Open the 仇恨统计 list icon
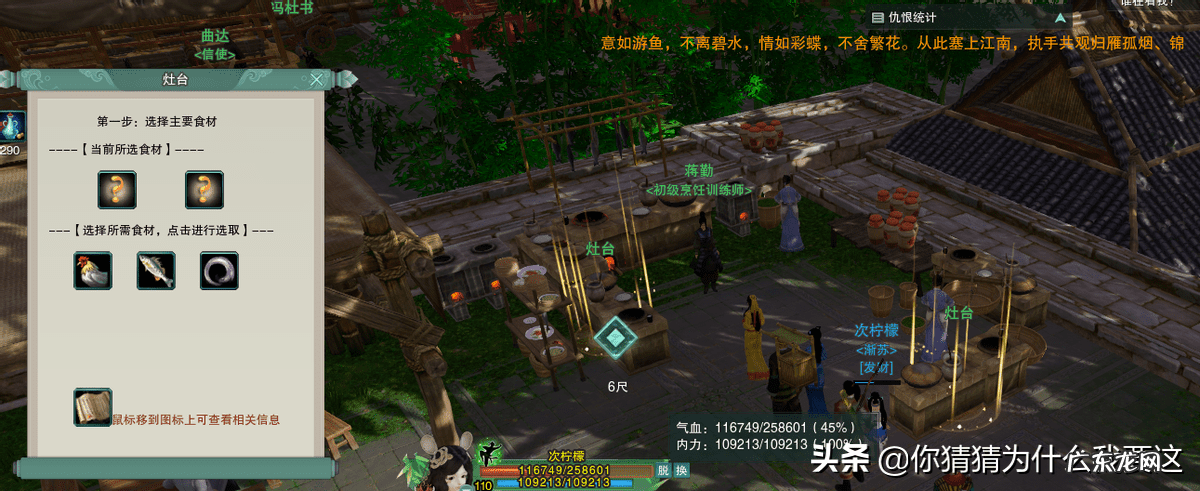This screenshot has height=491, width=1200. click(877, 17)
